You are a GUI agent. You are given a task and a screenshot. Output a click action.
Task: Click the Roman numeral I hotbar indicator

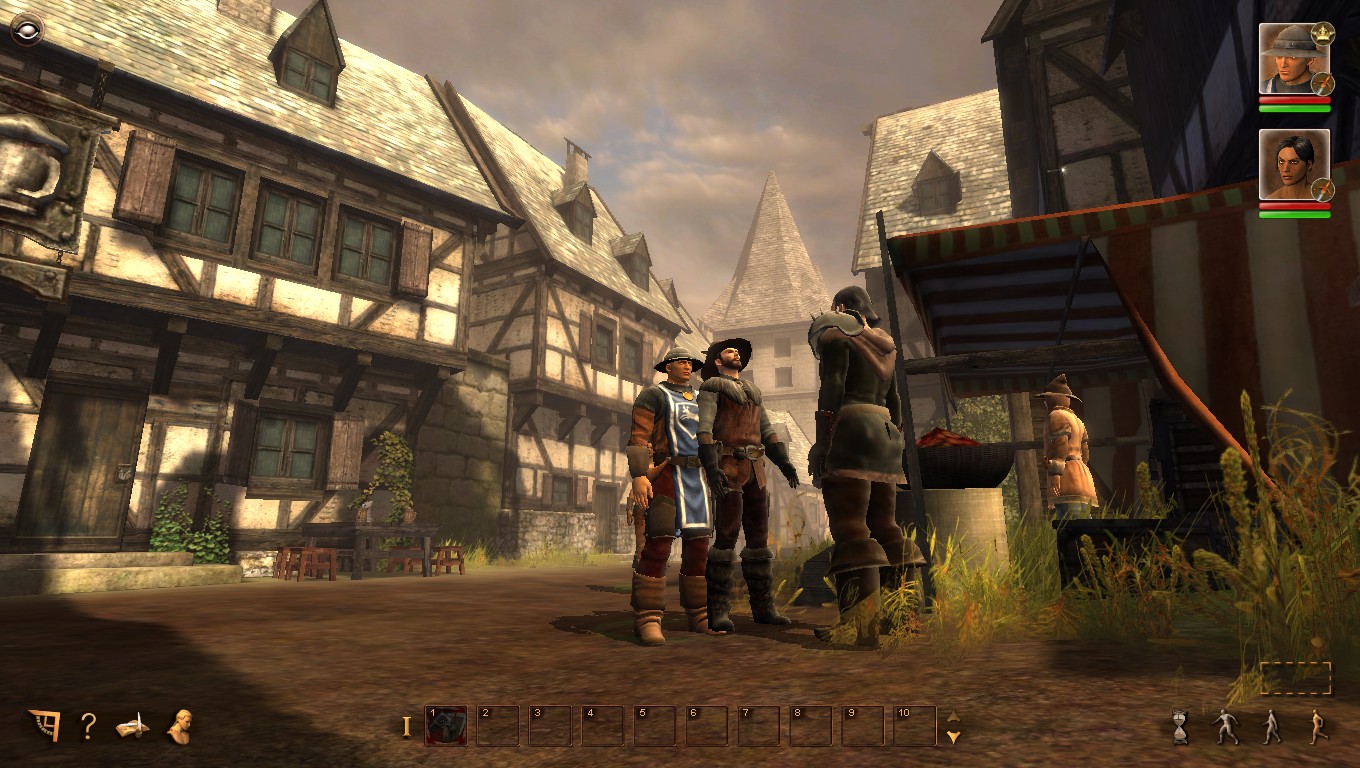point(406,727)
